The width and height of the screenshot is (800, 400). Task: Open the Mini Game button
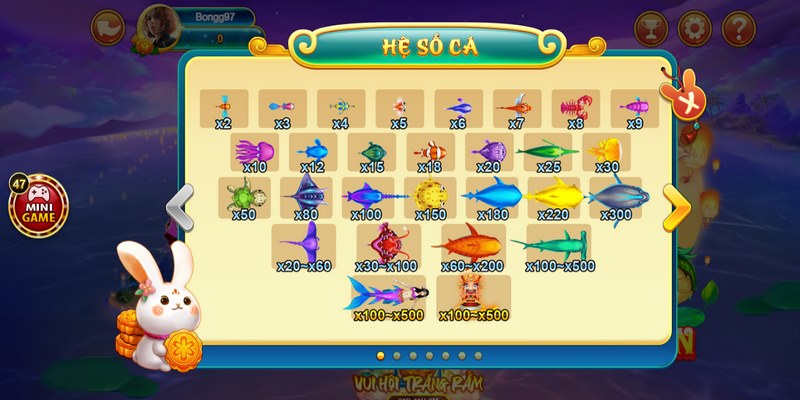40,205
